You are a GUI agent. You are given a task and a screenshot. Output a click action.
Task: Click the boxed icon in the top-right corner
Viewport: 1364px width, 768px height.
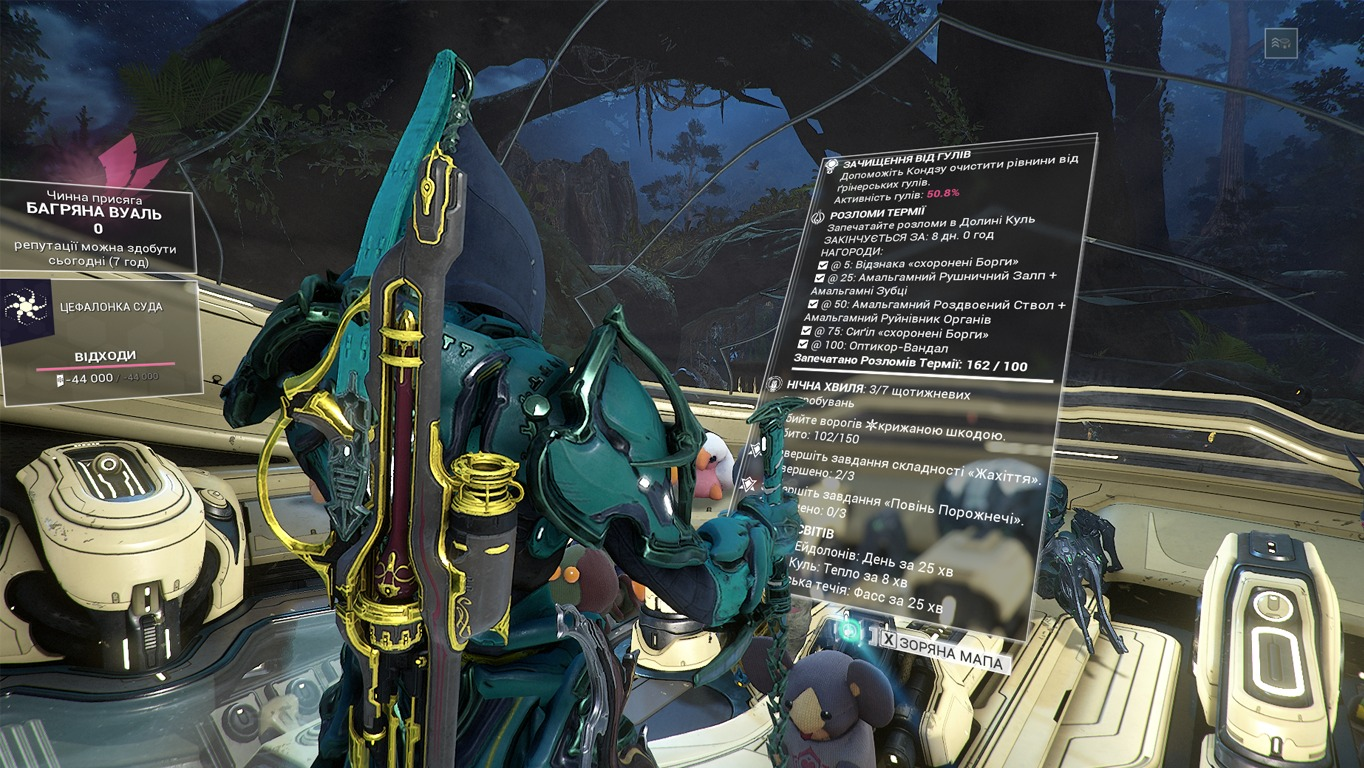click(x=1280, y=43)
